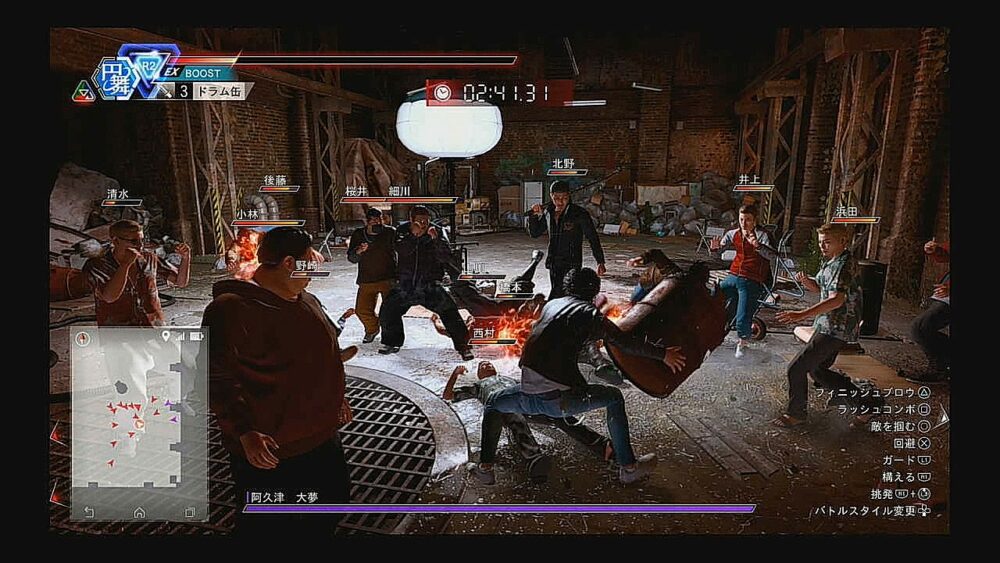1000x563 pixels.
Task: Click the compass icon on the minimap
Action: click(x=82, y=338)
